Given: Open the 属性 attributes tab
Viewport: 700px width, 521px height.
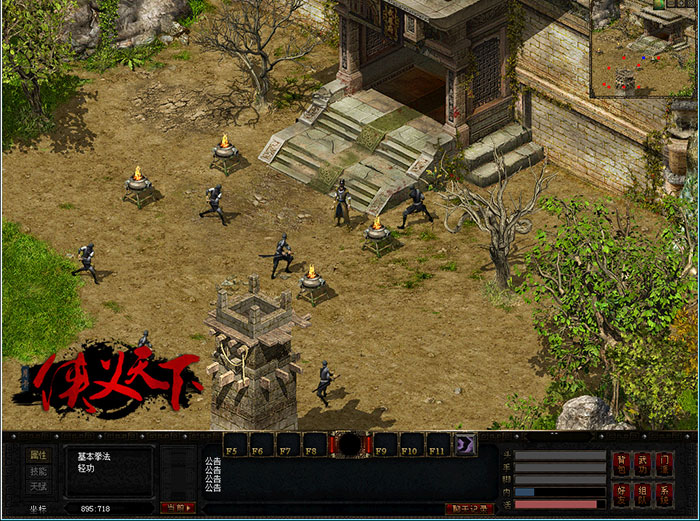Looking at the screenshot, I should pyautogui.click(x=38, y=454).
